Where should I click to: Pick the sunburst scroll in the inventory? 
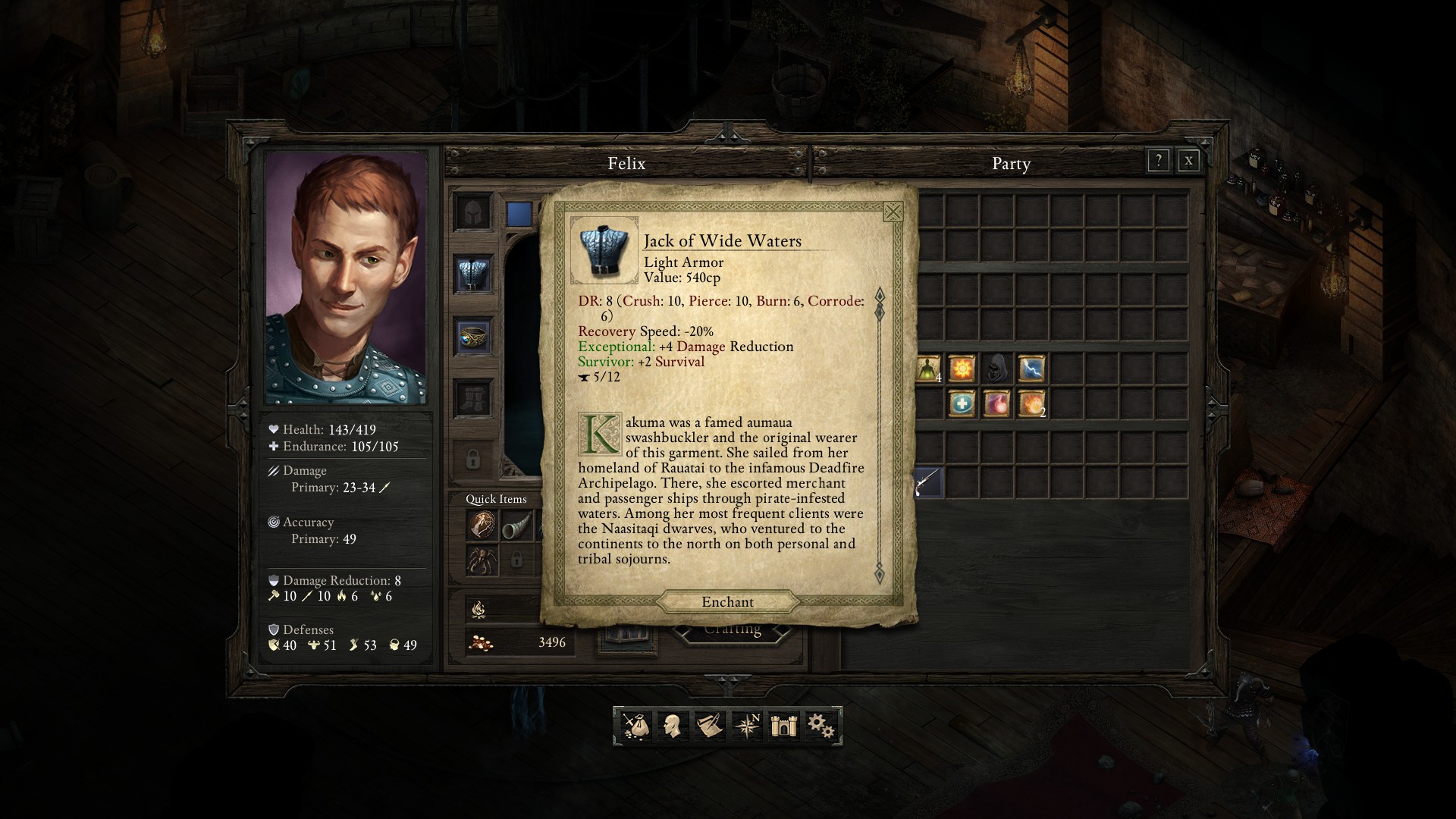(962, 369)
